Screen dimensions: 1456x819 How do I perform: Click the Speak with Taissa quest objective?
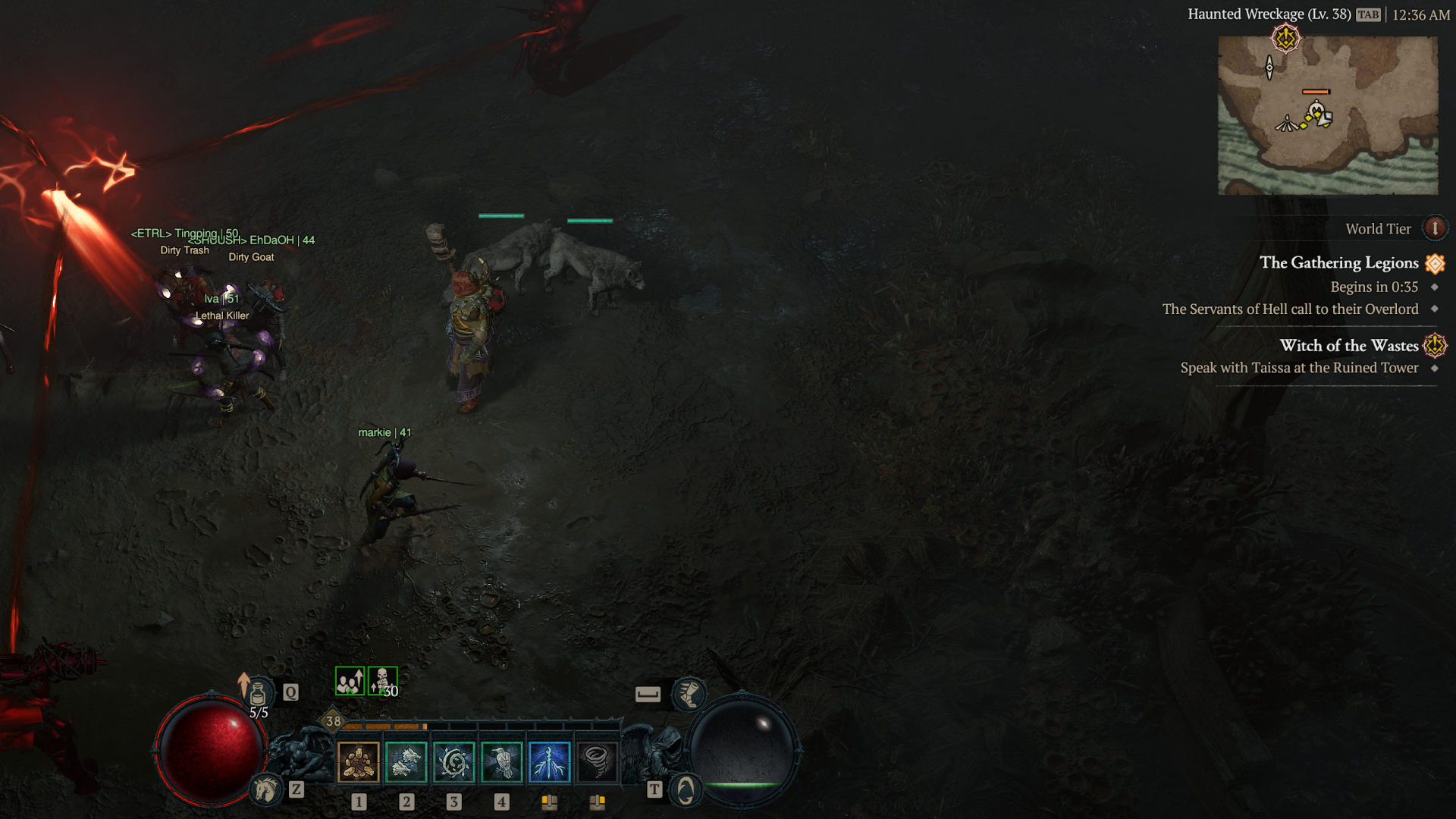click(1300, 368)
